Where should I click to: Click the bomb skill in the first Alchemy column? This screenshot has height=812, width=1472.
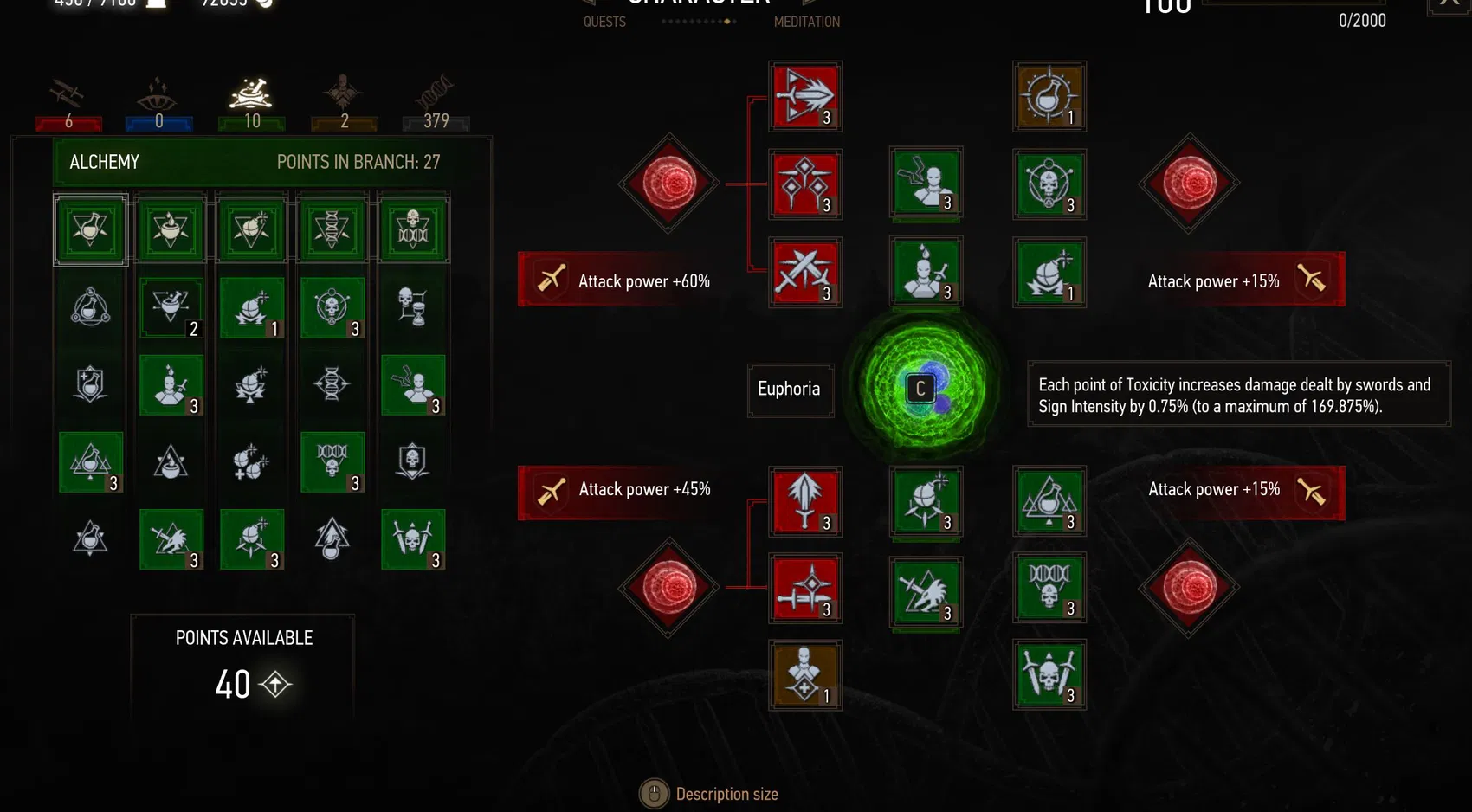coord(251,308)
